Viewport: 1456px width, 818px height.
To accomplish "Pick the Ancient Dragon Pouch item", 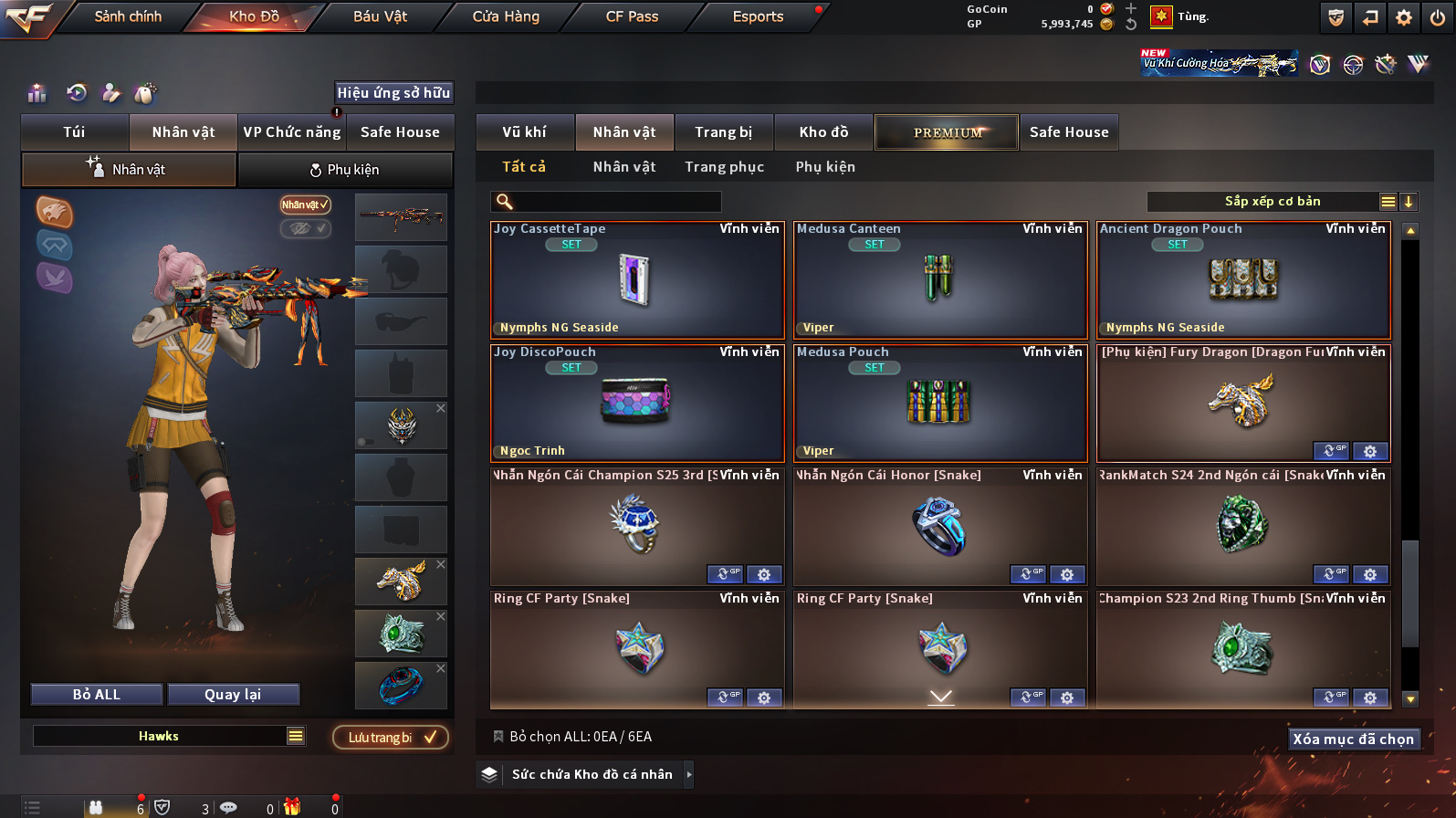I will point(1243,280).
